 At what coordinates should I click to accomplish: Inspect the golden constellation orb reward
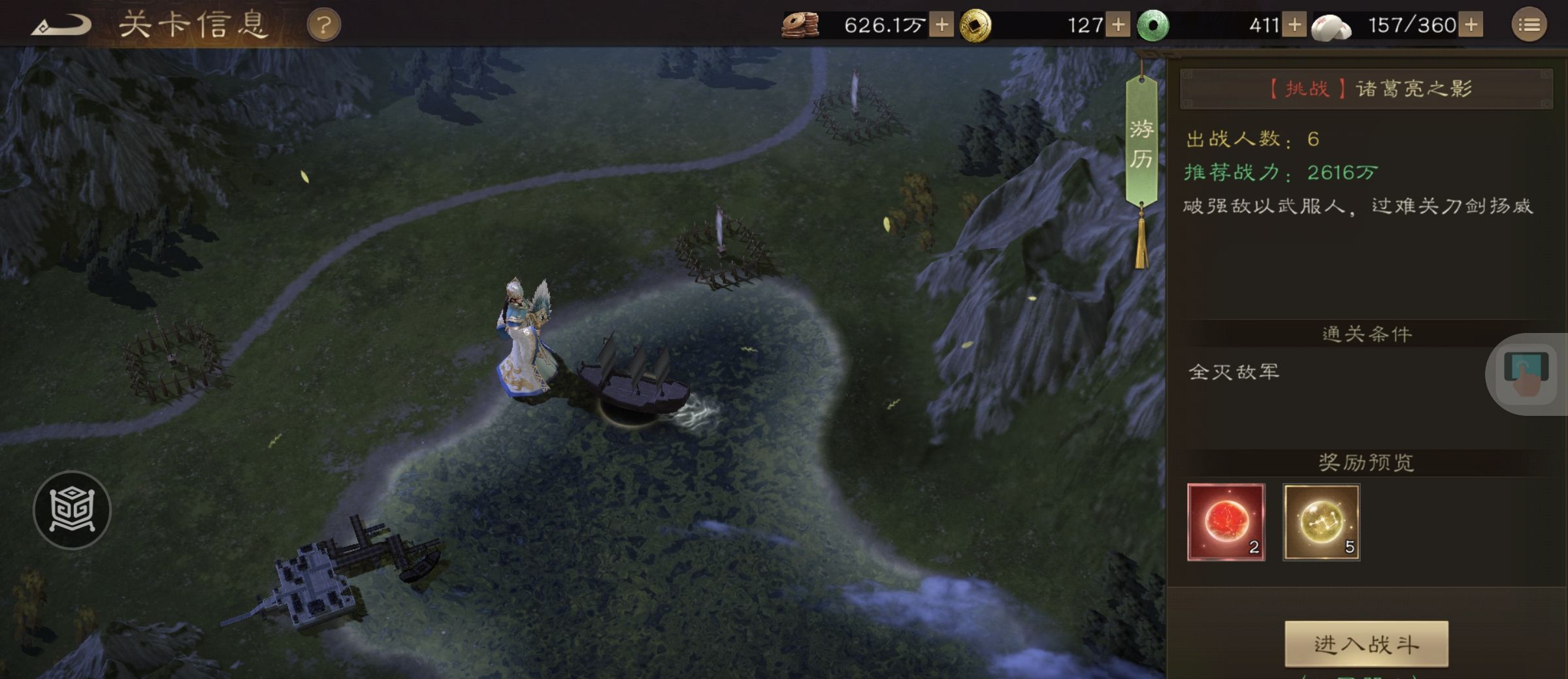[x=1321, y=522]
